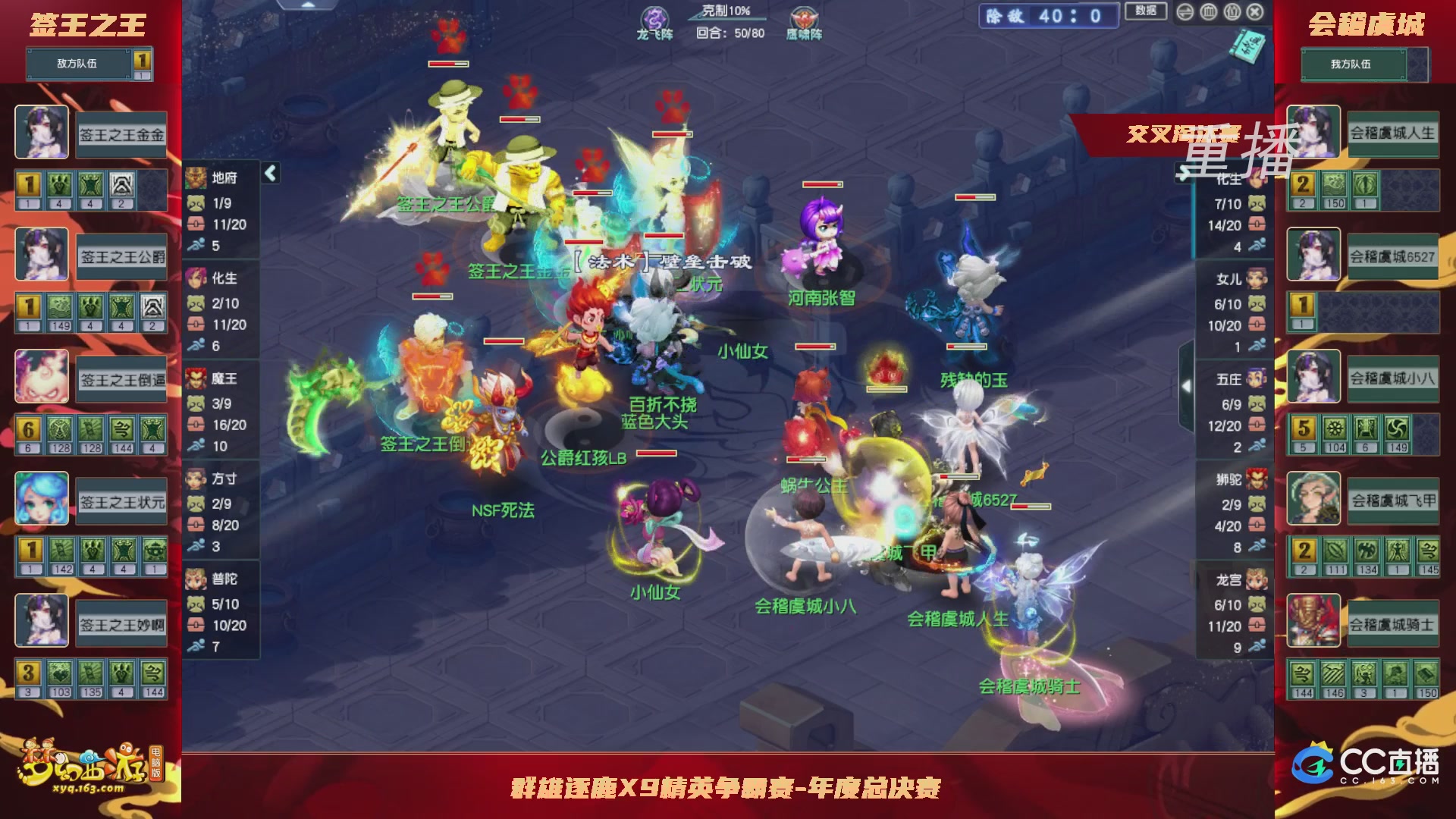Image resolution: width=1456 pixels, height=819 pixels.
Task: Click the 龙宫 sect icon in right panel
Action: pyautogui.click(x=1256, y=577)
